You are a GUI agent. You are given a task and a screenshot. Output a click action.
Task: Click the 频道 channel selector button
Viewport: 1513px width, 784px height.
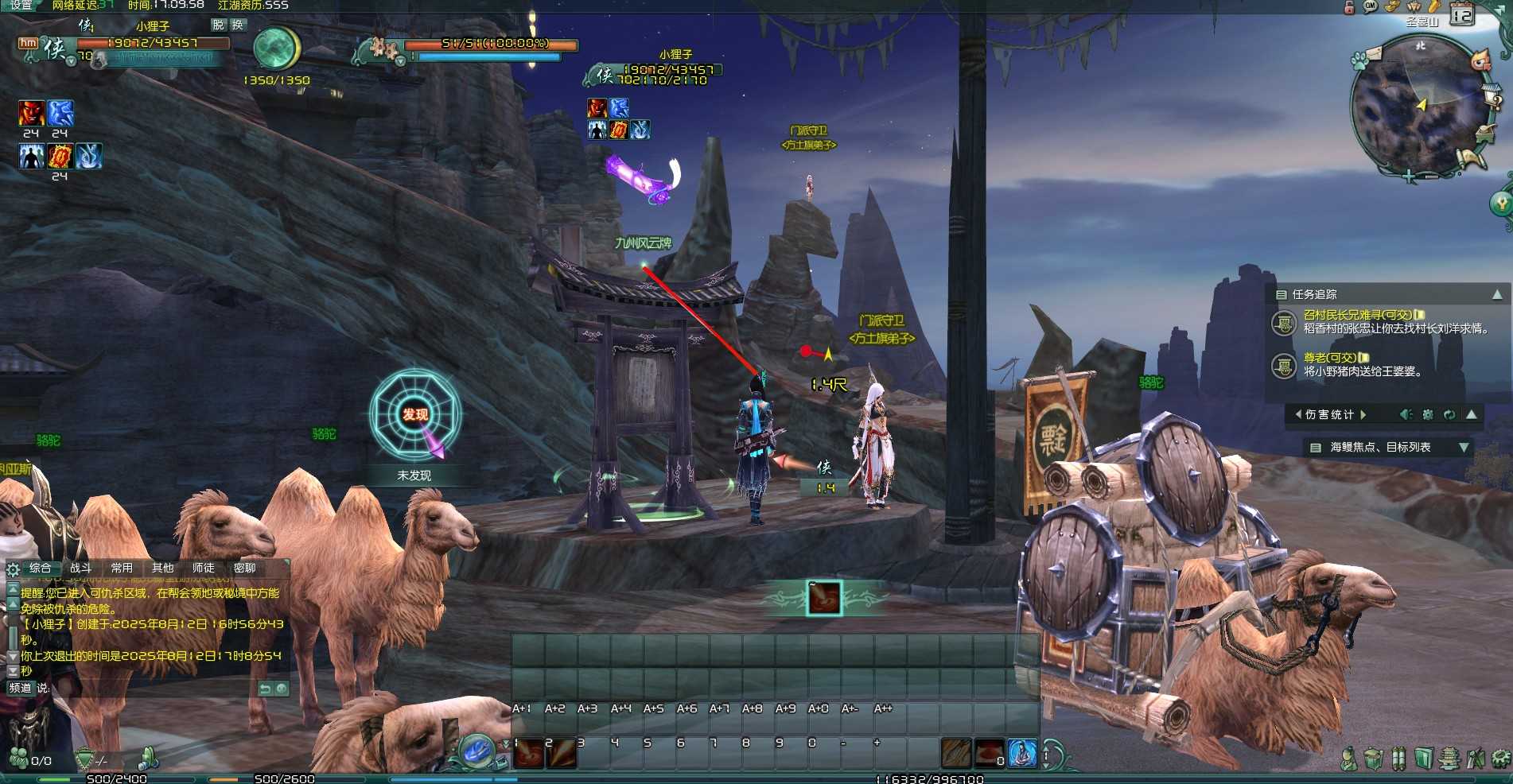[20, 688]
